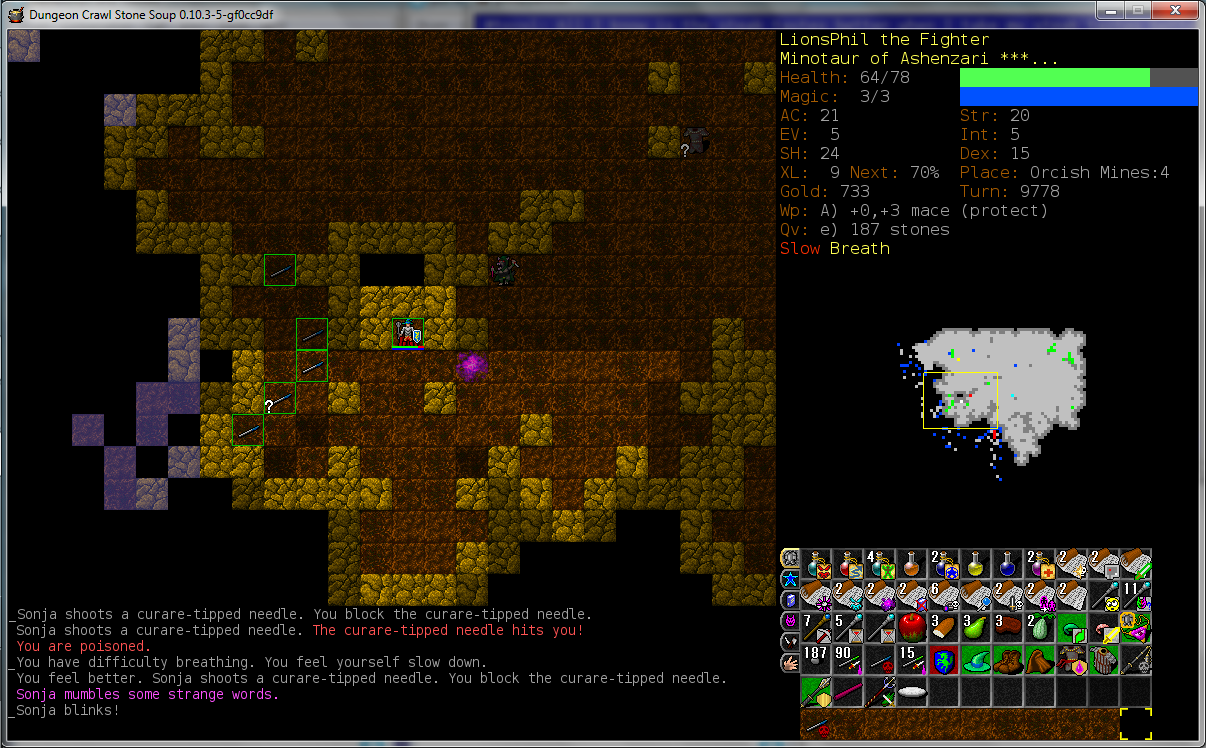
Task: Pick the brown cloak in the inventory
Action: [1040, 660]
